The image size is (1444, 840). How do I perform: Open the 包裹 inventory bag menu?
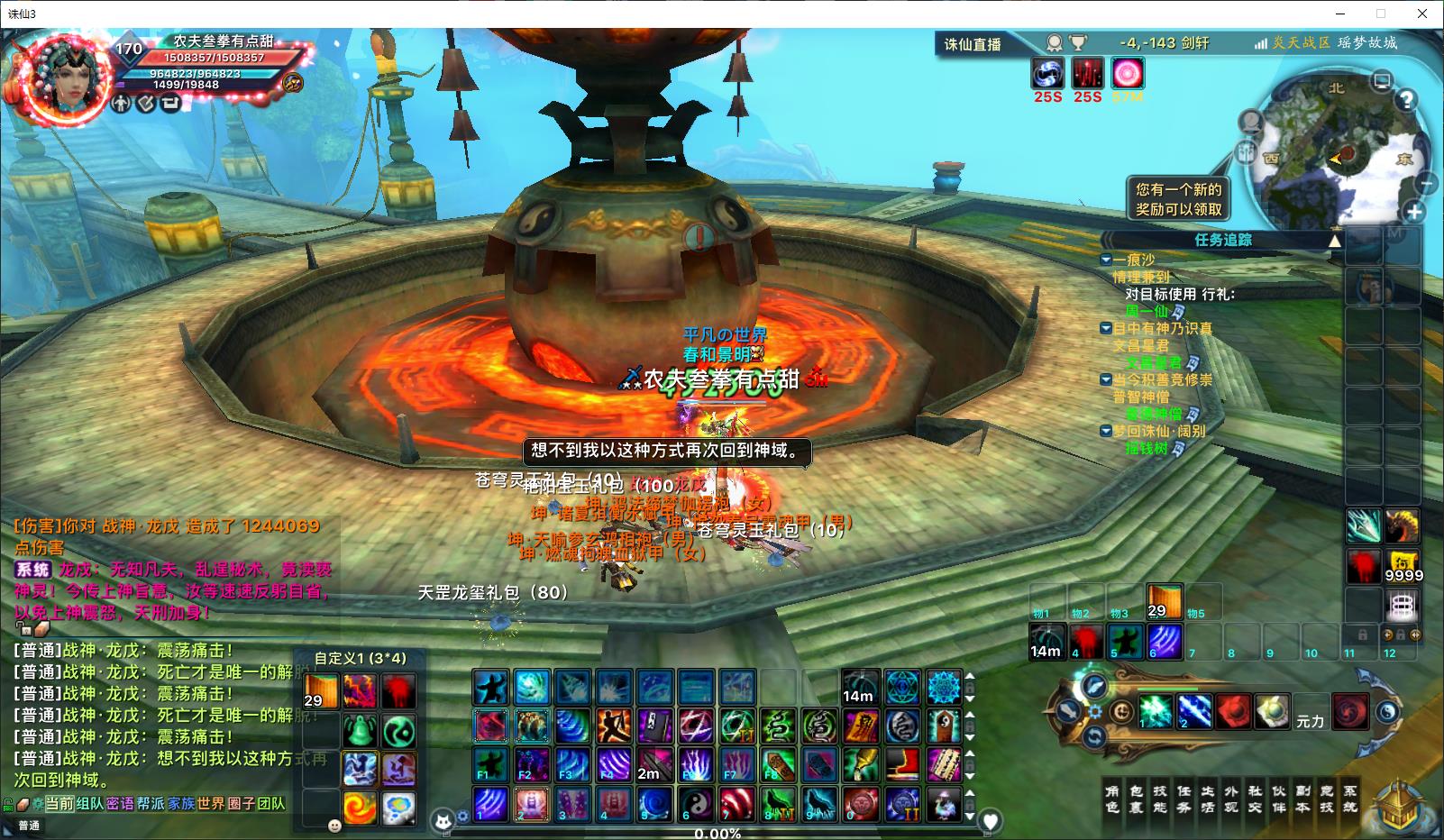point(1136,799)
